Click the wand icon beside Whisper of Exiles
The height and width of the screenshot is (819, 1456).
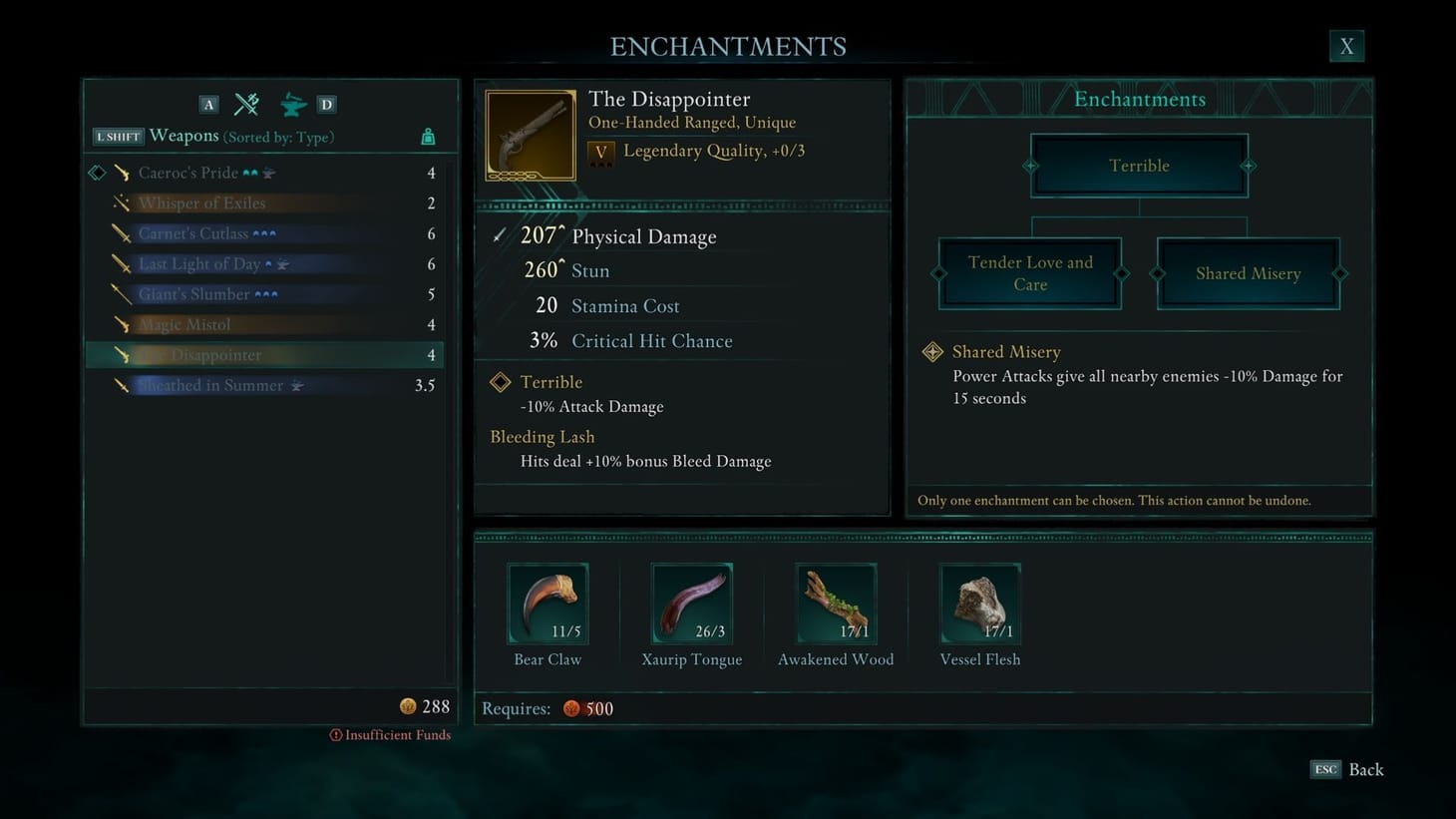[121, 203]
